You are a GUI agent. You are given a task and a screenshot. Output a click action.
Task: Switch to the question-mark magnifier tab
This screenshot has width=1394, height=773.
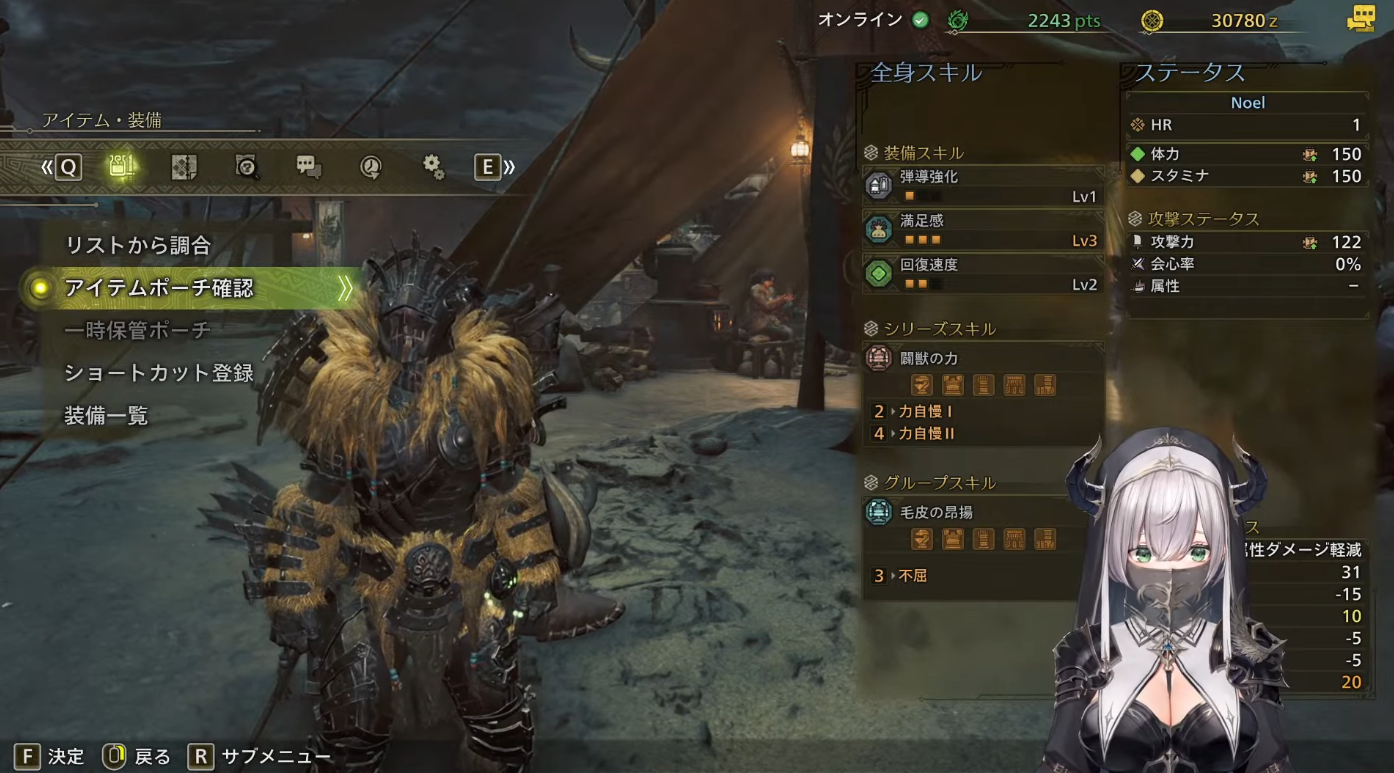pos(246,167)
